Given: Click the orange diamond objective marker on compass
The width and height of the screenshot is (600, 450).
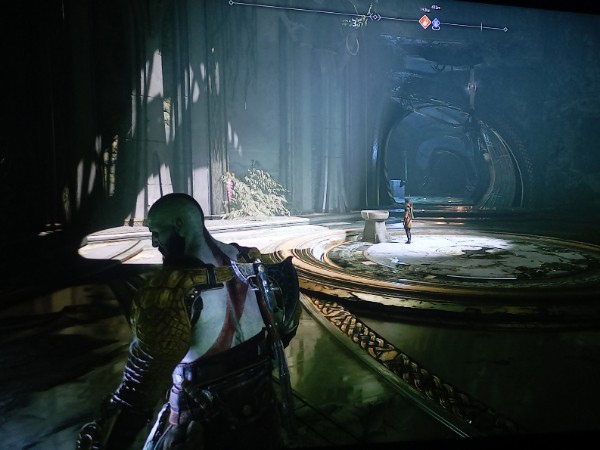Looking at the screenshot, I should [424, 21].
